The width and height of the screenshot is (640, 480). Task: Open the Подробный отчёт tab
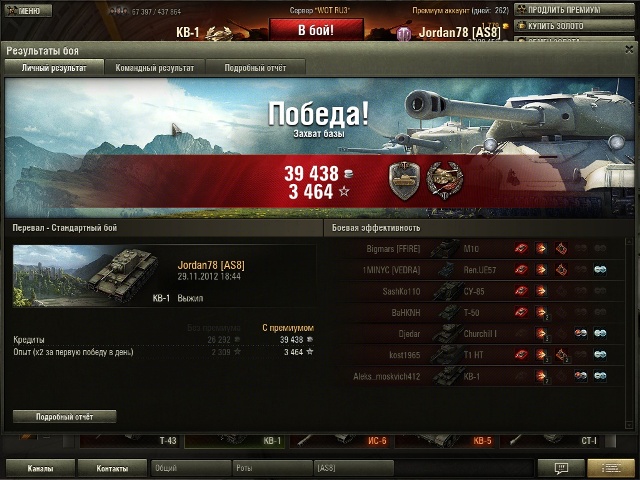tap(255, 68)
